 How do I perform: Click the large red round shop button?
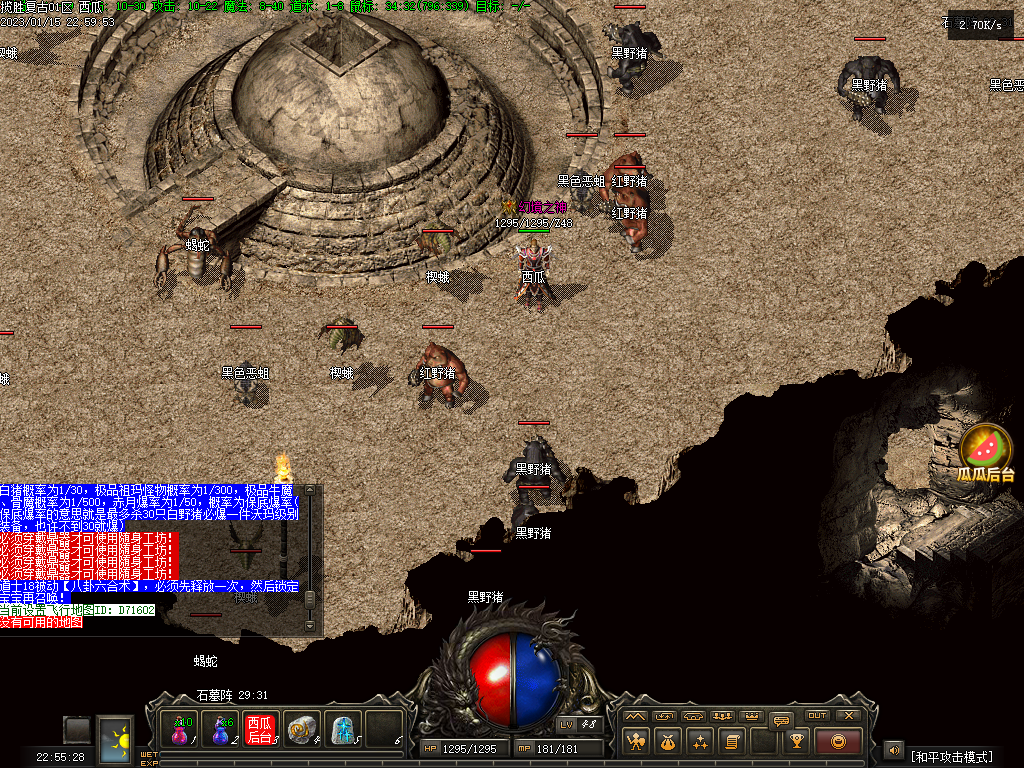point(839,741)
